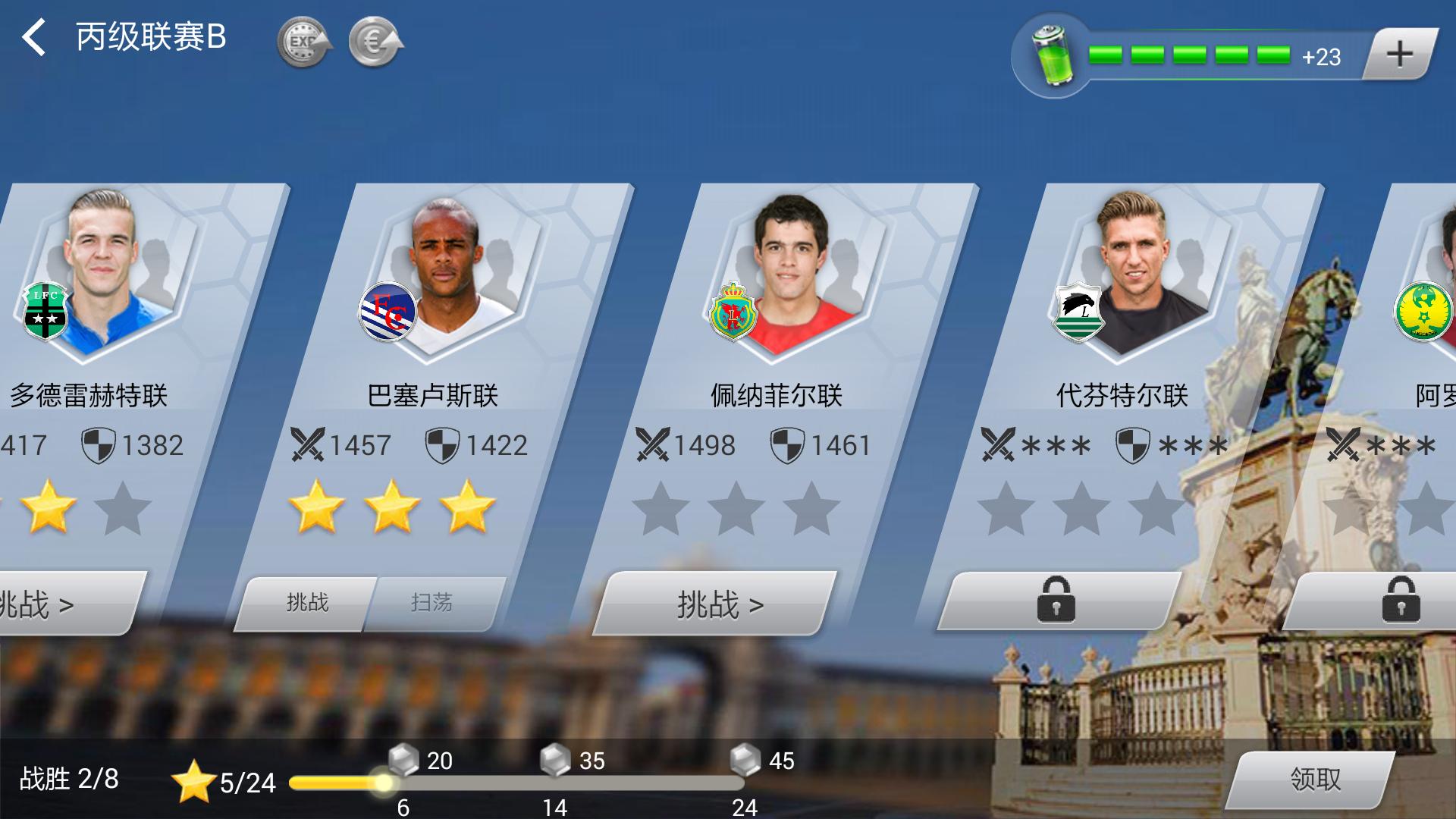Open the 20-reward chest at 6 stars
Image resolution: width=1456 pixels, height=819 pixels.
403,759
